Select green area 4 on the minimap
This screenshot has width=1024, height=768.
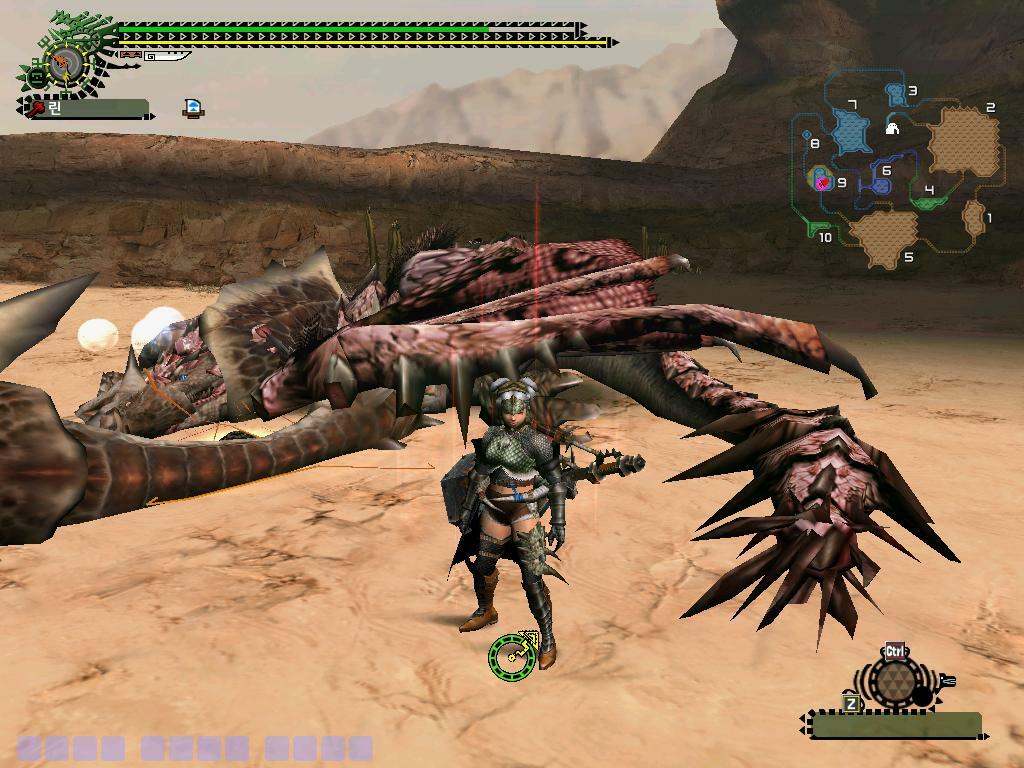[x=930, y=201]
